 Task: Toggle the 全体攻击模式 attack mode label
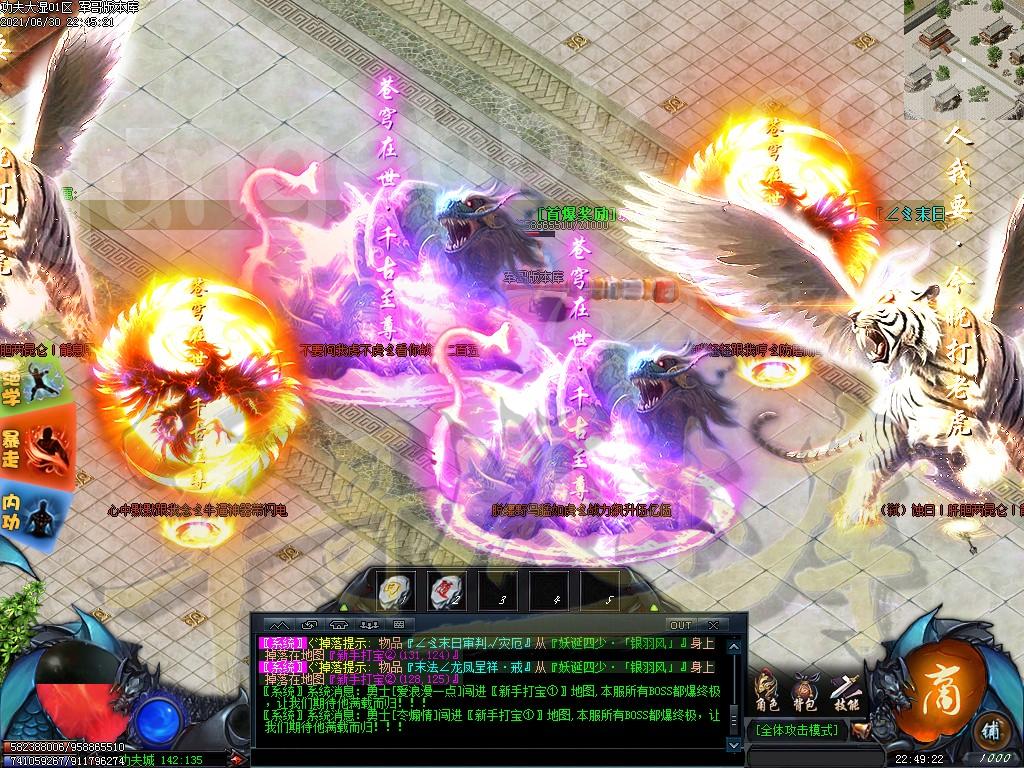pos(796,731)
